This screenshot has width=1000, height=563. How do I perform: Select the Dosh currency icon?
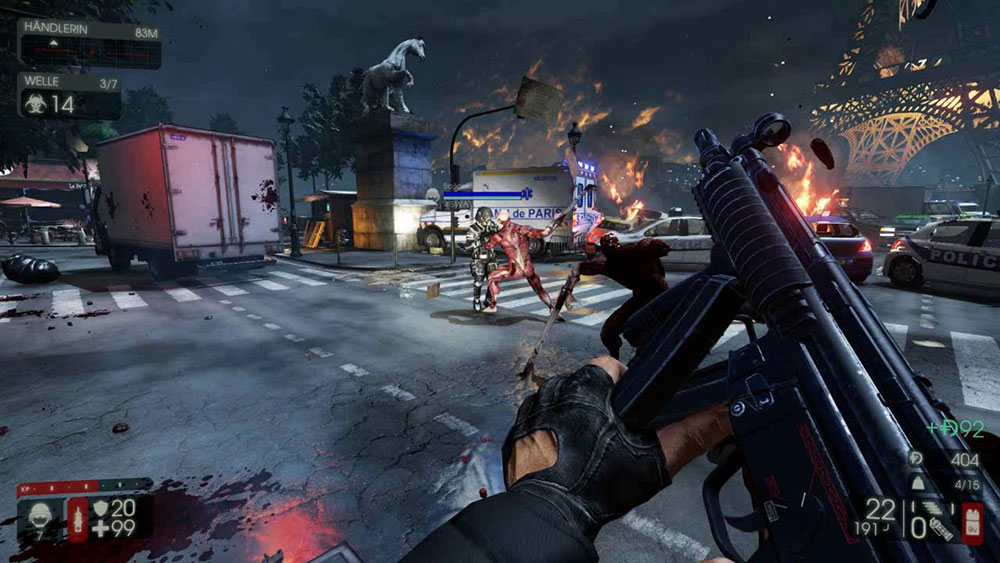coord(917,459)
